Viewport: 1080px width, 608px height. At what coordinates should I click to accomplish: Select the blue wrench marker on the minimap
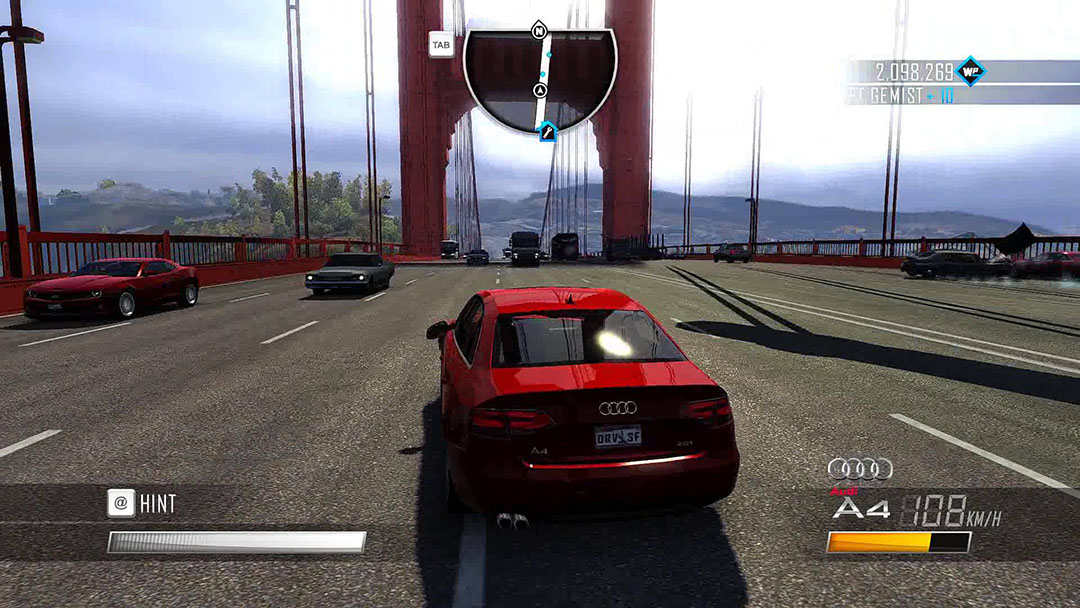[x=547, y=131]
